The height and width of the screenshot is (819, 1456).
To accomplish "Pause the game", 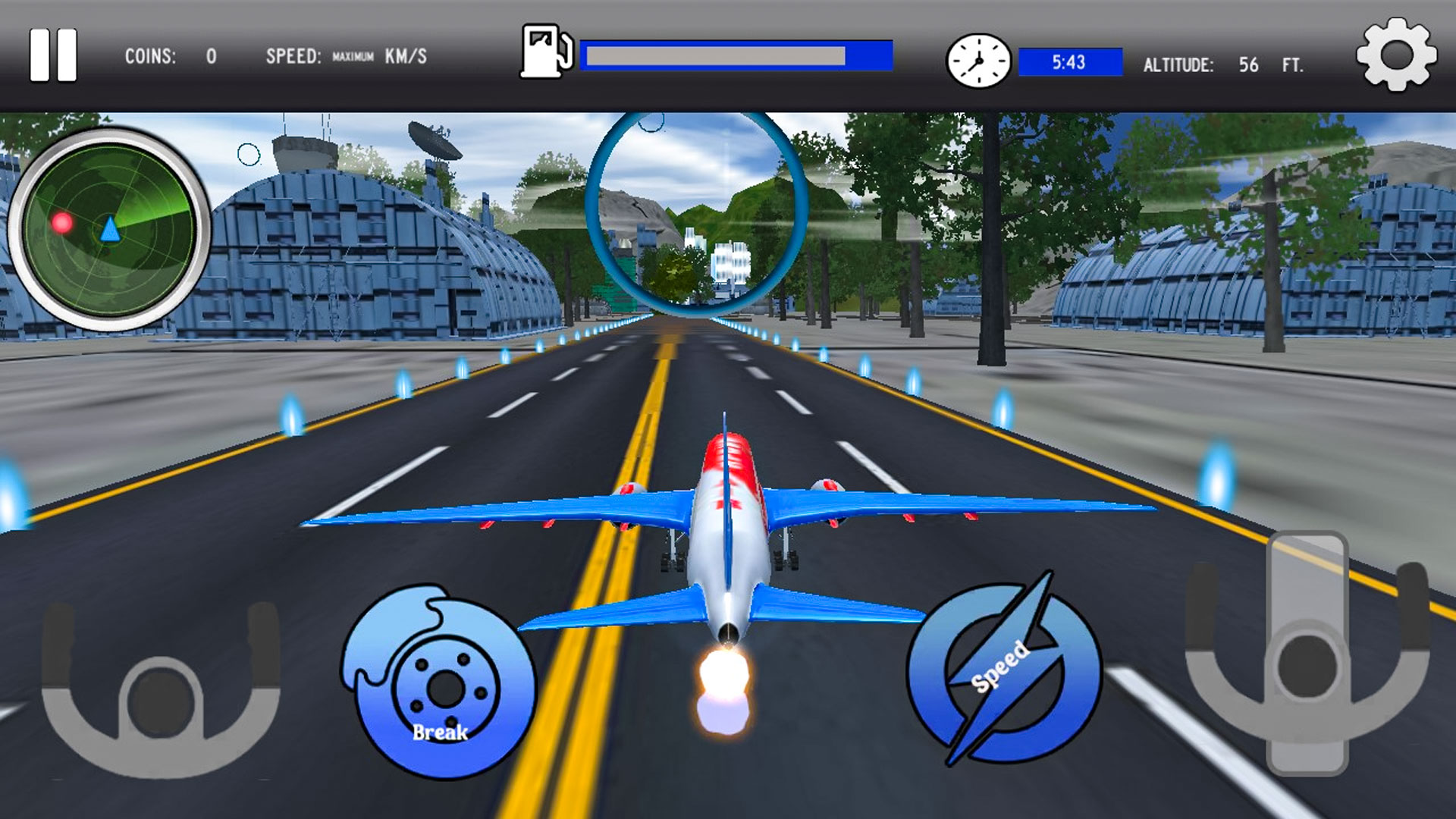I will 55,55.
